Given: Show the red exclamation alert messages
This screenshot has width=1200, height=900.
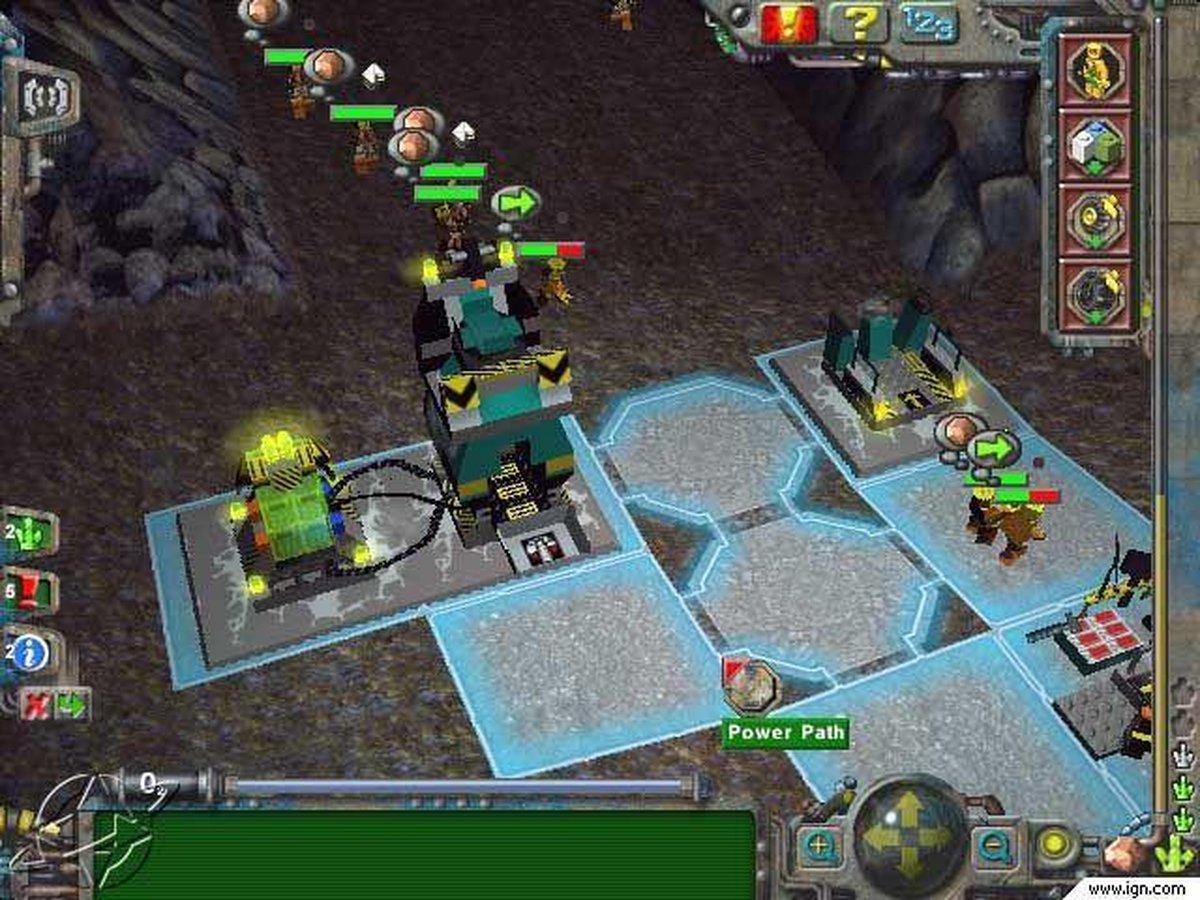Looking at the screenshot, I should point(30,592).
